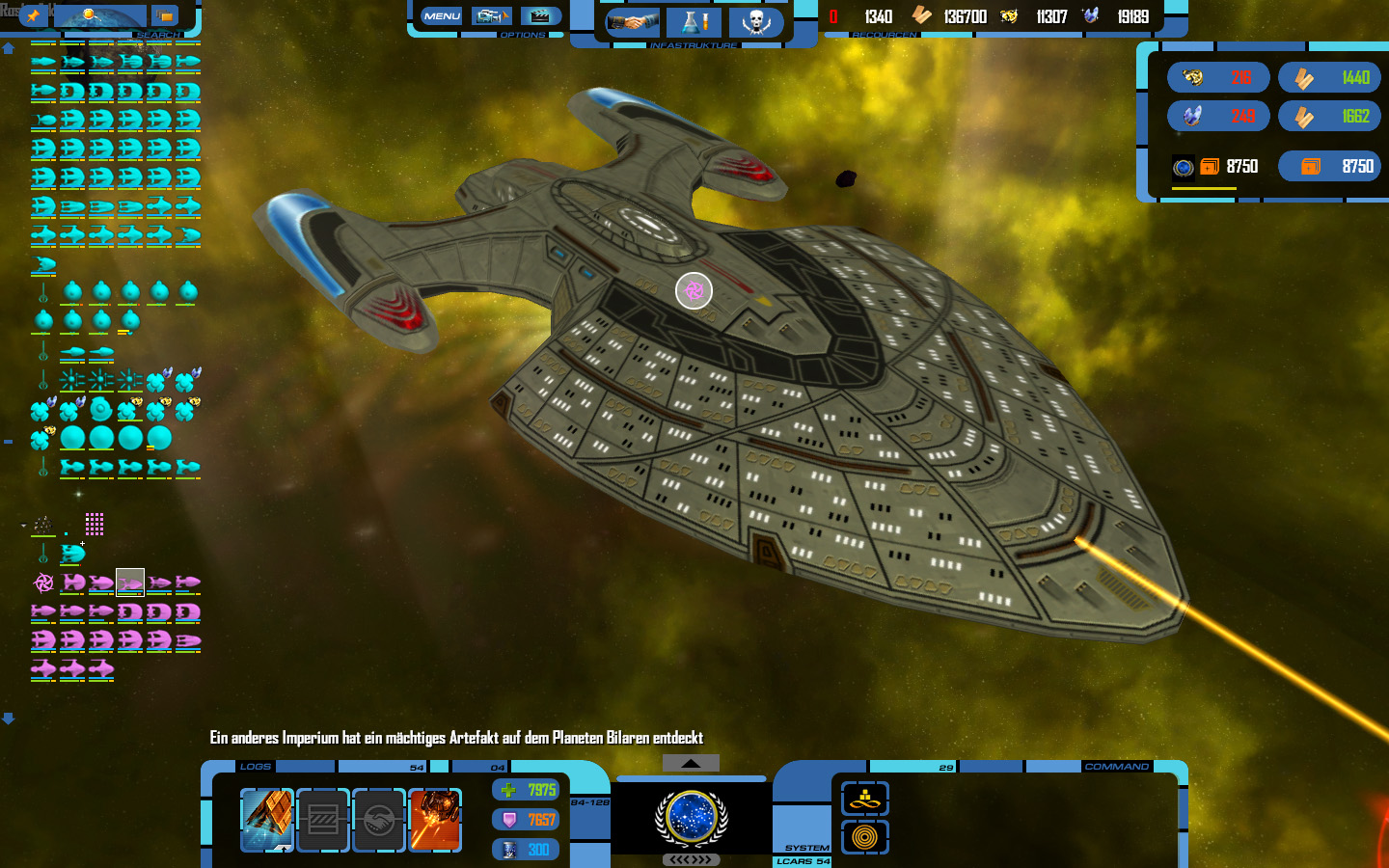Click the orange battle event icon

pyautogui.click(x=435, y=820)
